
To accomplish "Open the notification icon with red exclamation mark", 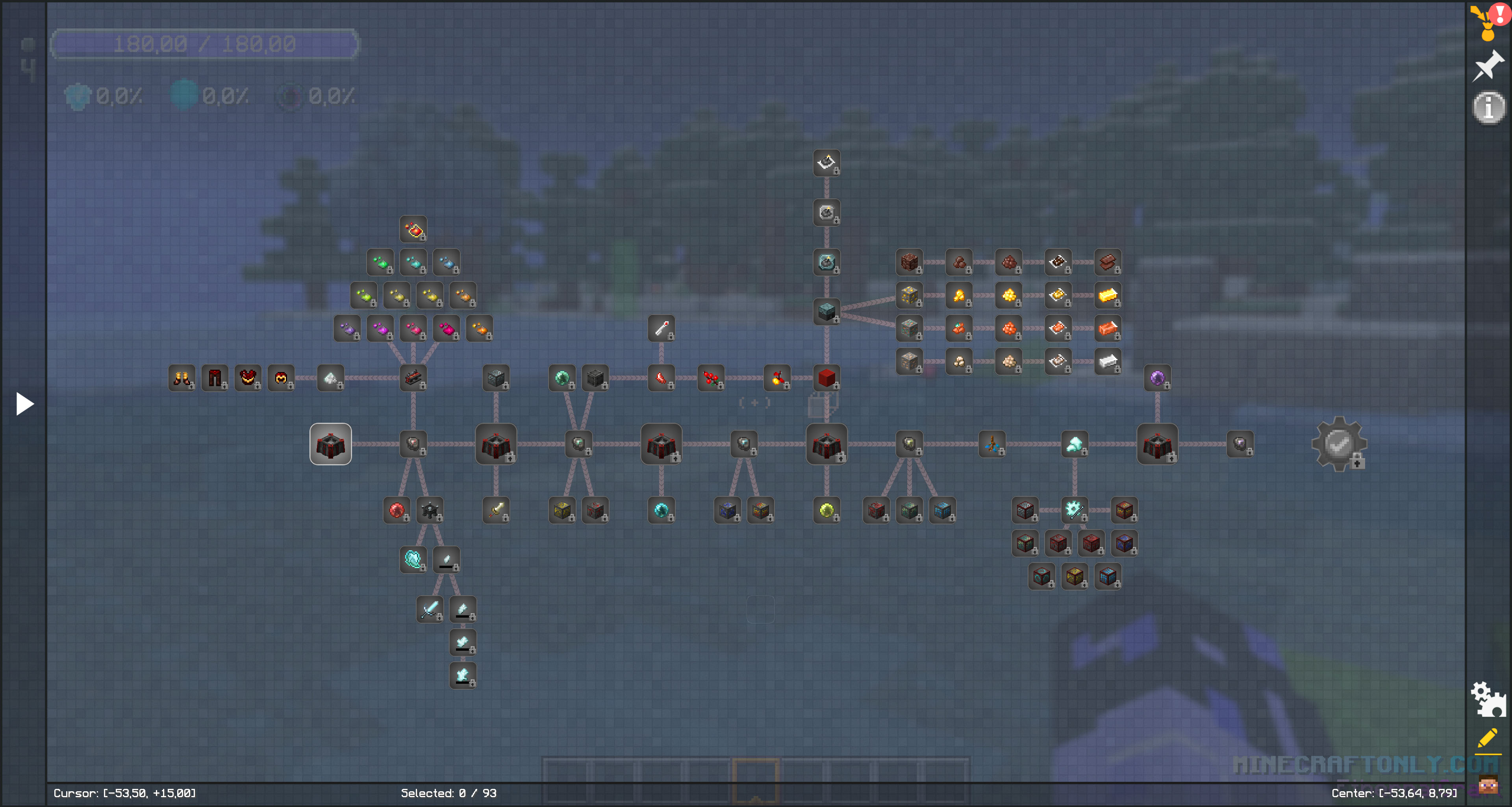I will coord(1489,22).
